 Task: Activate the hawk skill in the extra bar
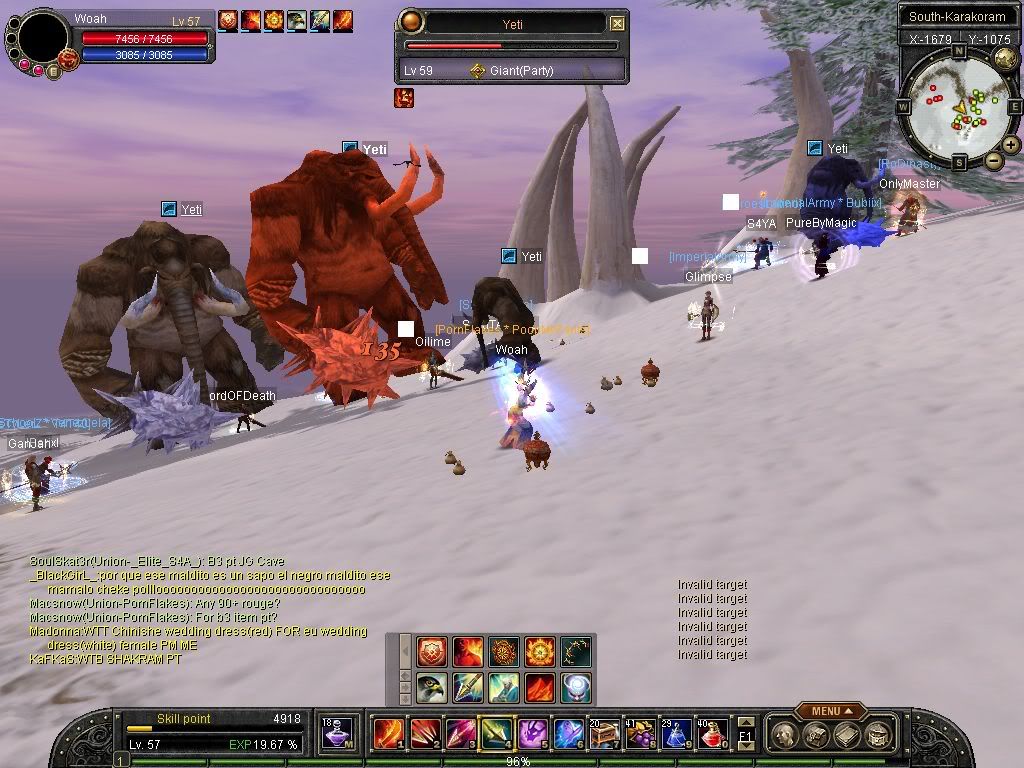[432, 688]
